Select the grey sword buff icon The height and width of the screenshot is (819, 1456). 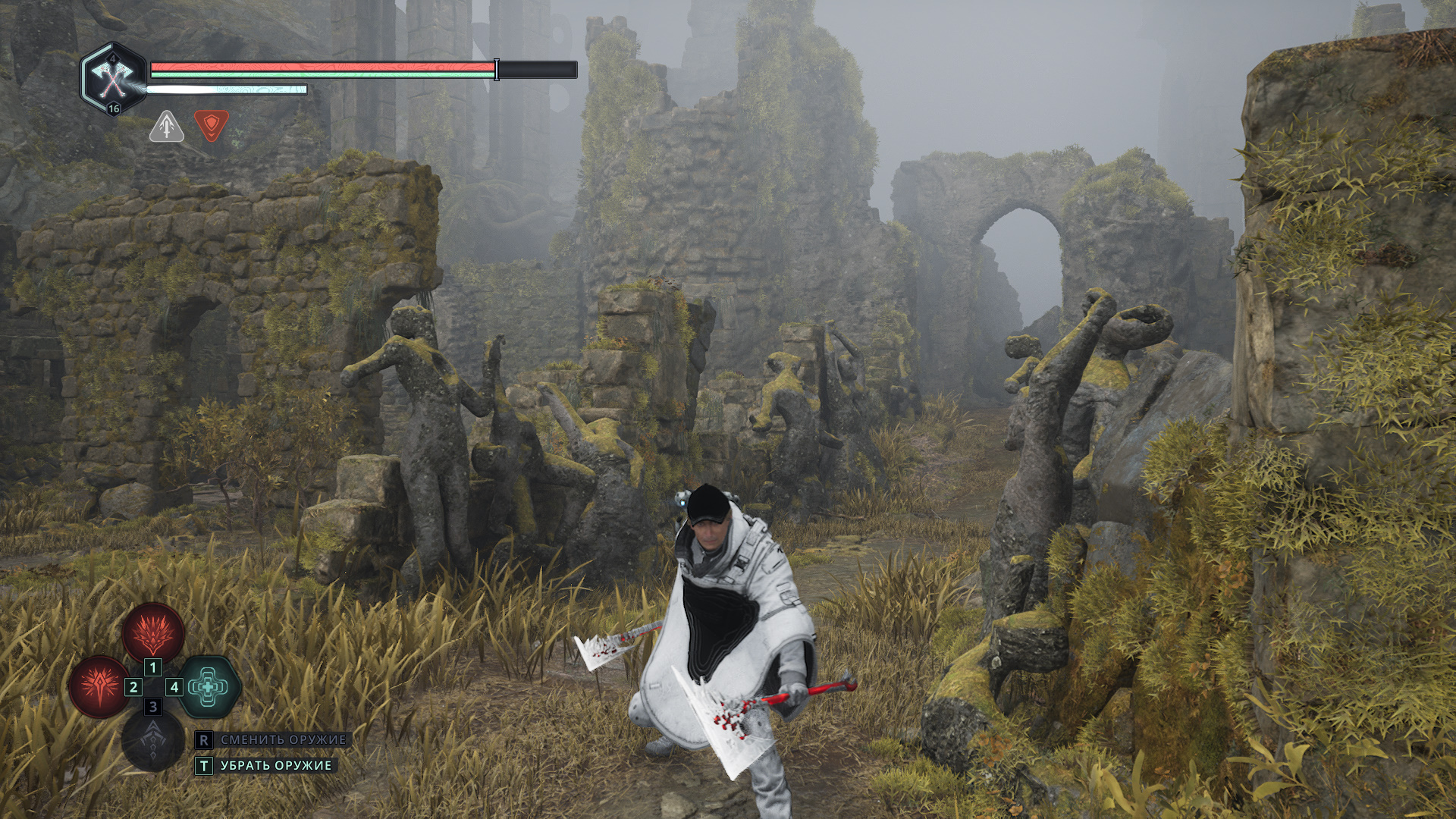click(167, 127)
